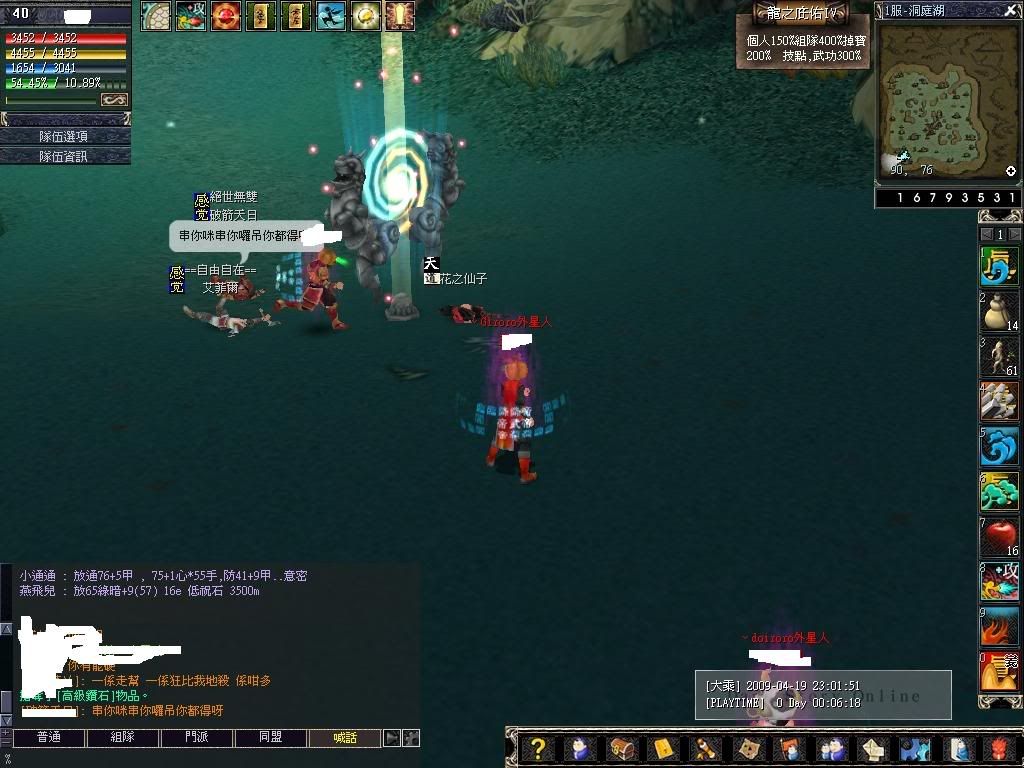Image resolution: width=1024 pixels, height=768 pixels.
Task: Click the red flame icon in bottom toolbar
Action: coord(998,748)
